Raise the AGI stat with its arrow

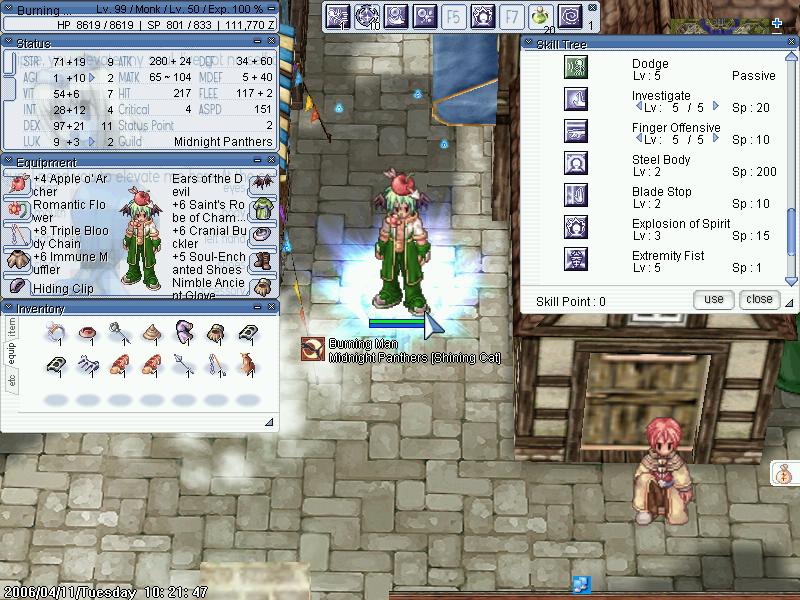[93, 77]
